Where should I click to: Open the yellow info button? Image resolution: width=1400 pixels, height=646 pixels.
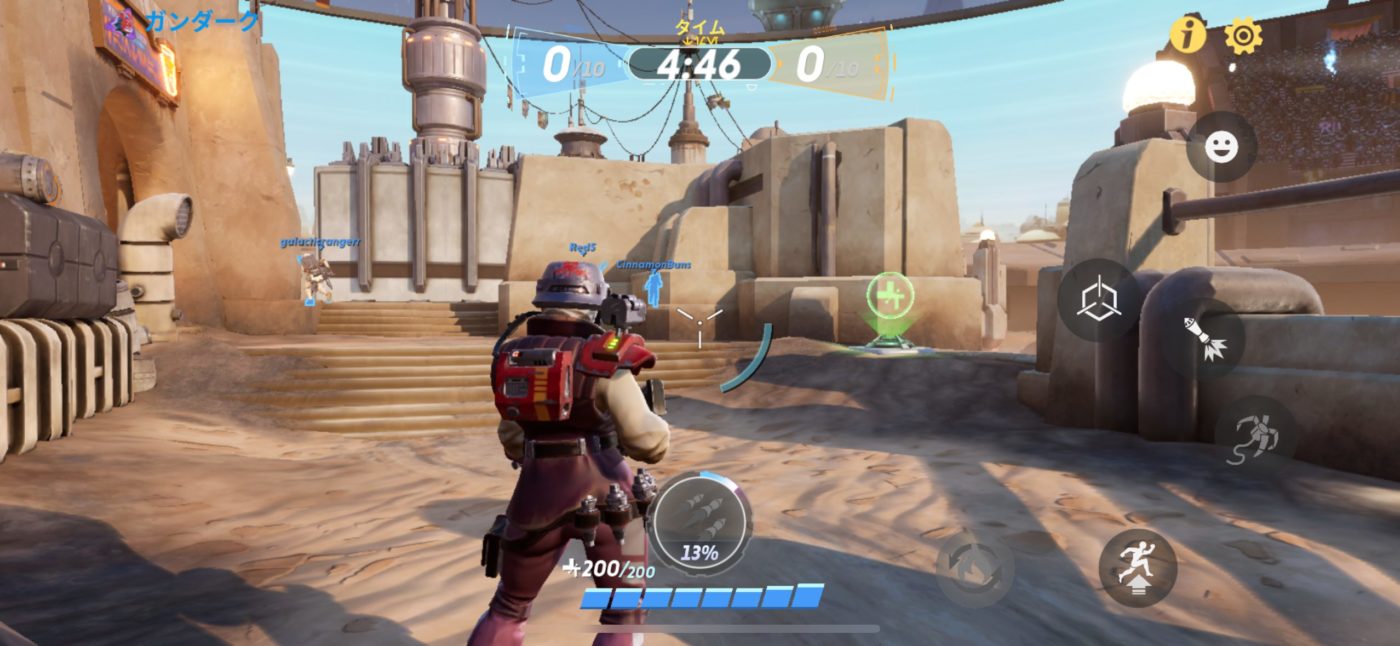[x=1188, y=35]
